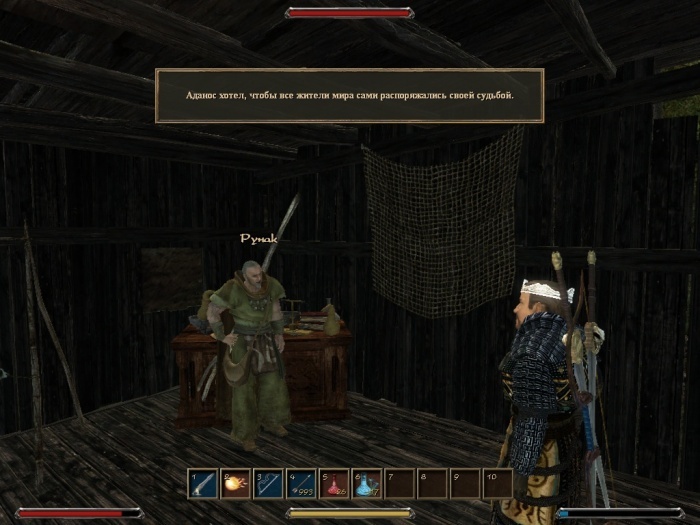Viewport: 700px width, 525px height.
Task: Choose the arrows slot showing 999
Action: point(301,484)
